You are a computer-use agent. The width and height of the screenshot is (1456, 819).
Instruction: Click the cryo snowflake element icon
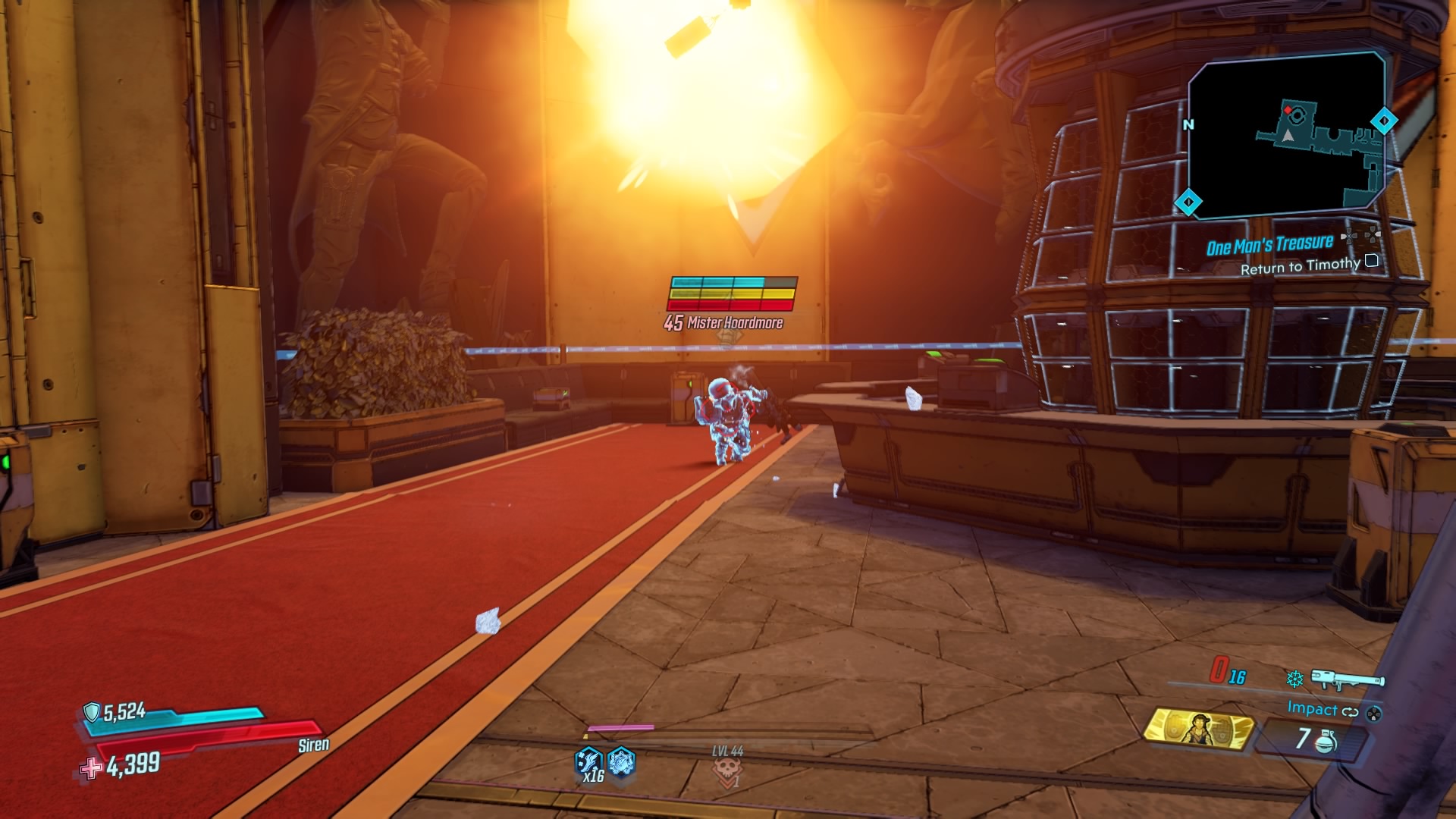coord(1294,679)
